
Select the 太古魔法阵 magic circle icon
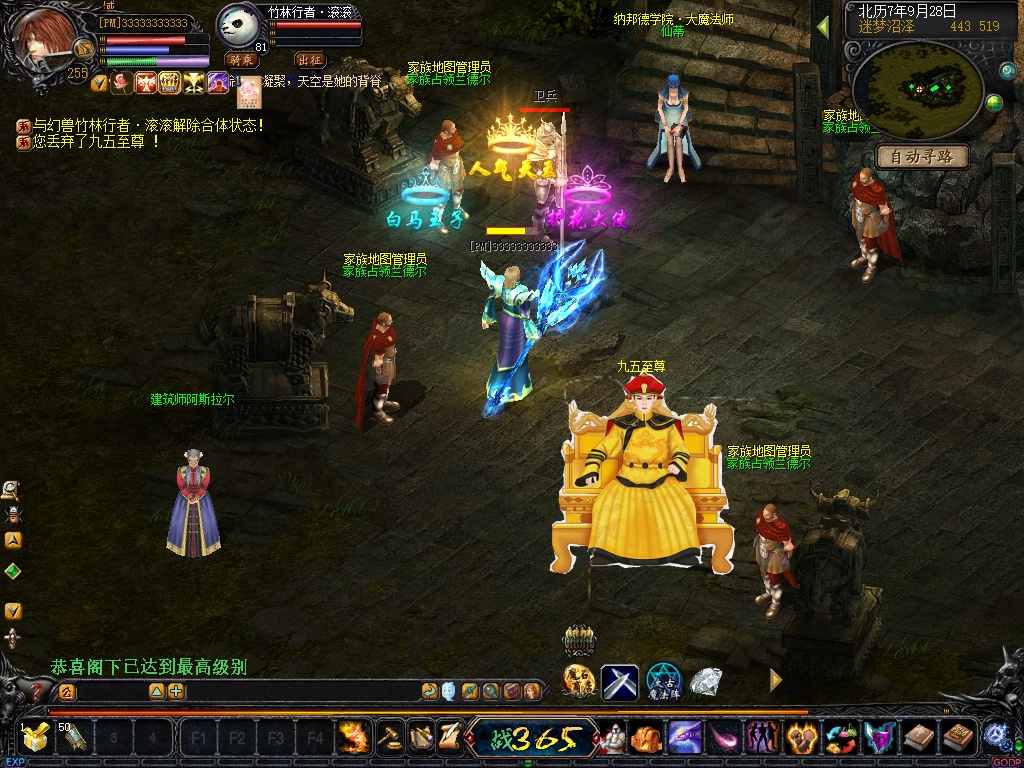click(663, 682)
